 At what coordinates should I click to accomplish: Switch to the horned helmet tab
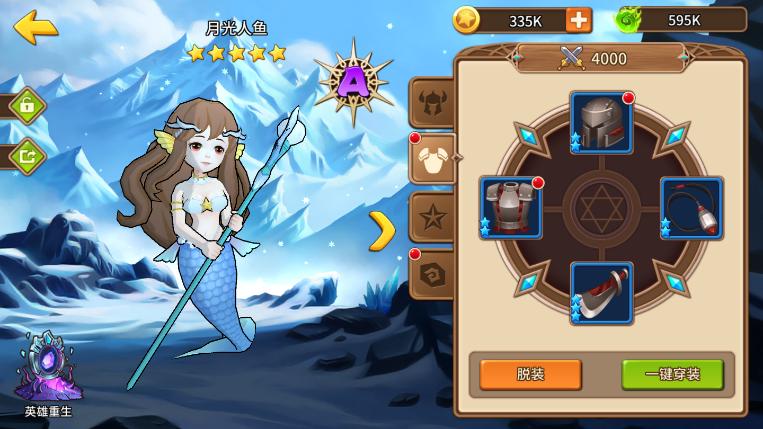433,102
